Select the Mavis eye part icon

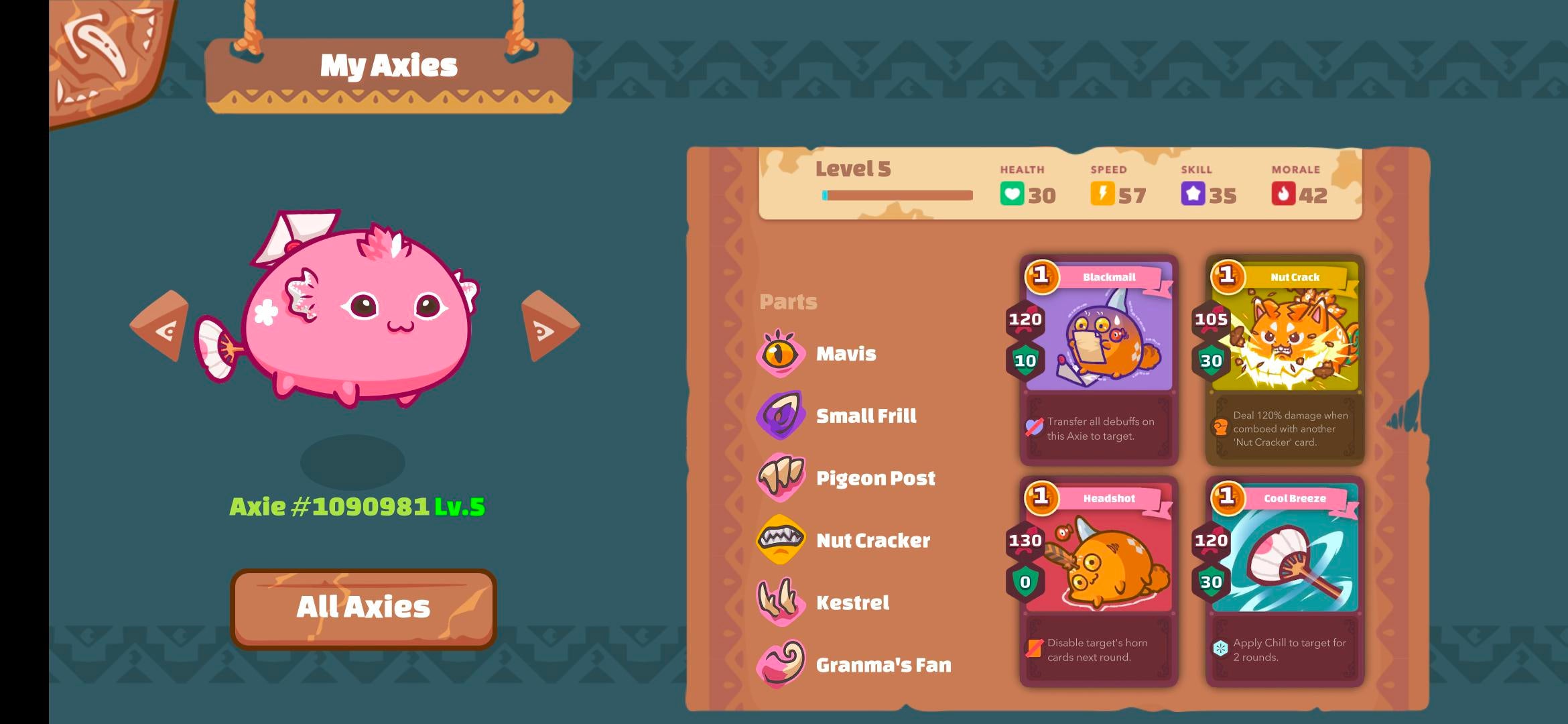(781, 353)
